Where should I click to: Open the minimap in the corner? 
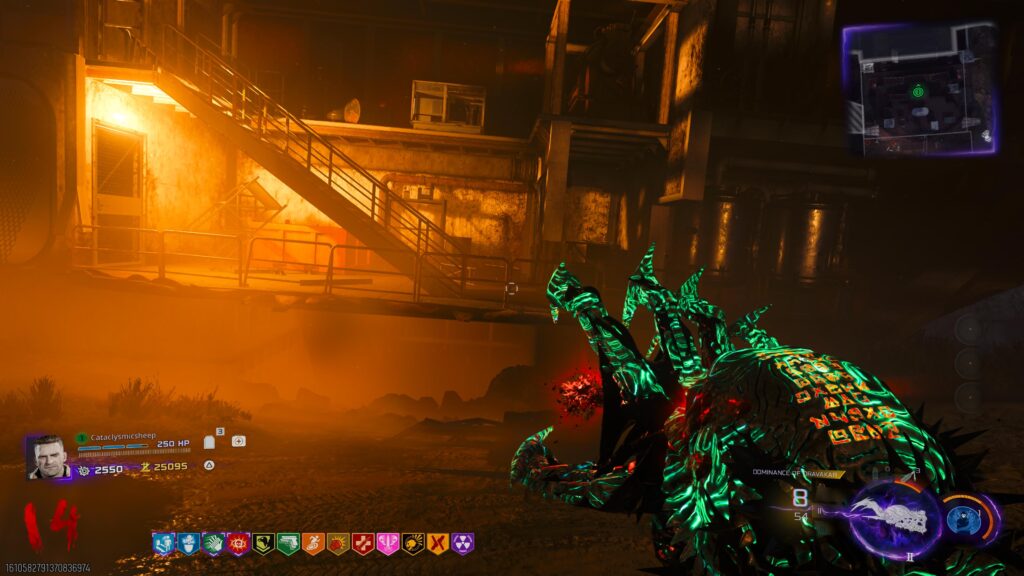[919, 90]
